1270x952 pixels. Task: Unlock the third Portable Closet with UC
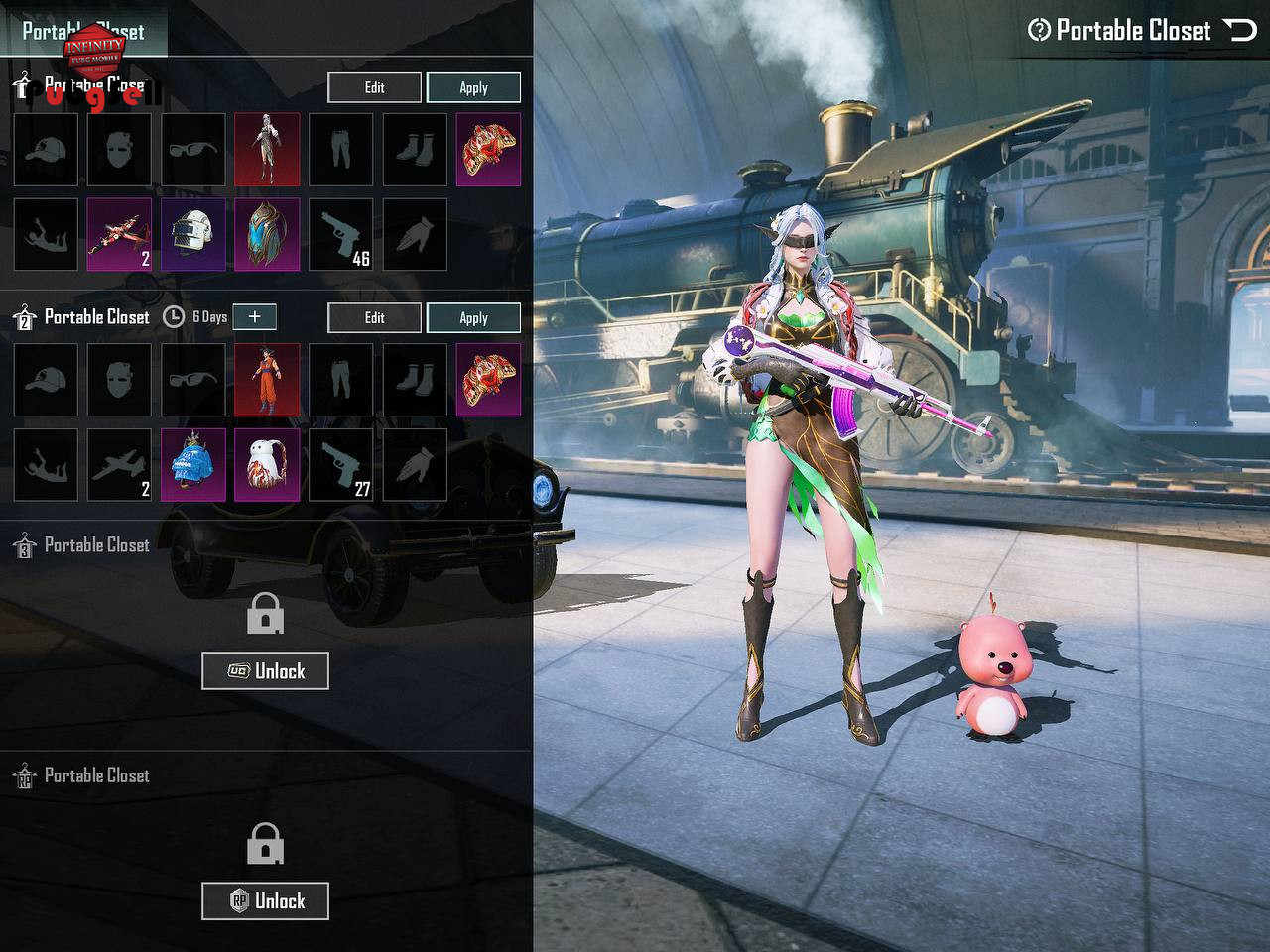265,671
